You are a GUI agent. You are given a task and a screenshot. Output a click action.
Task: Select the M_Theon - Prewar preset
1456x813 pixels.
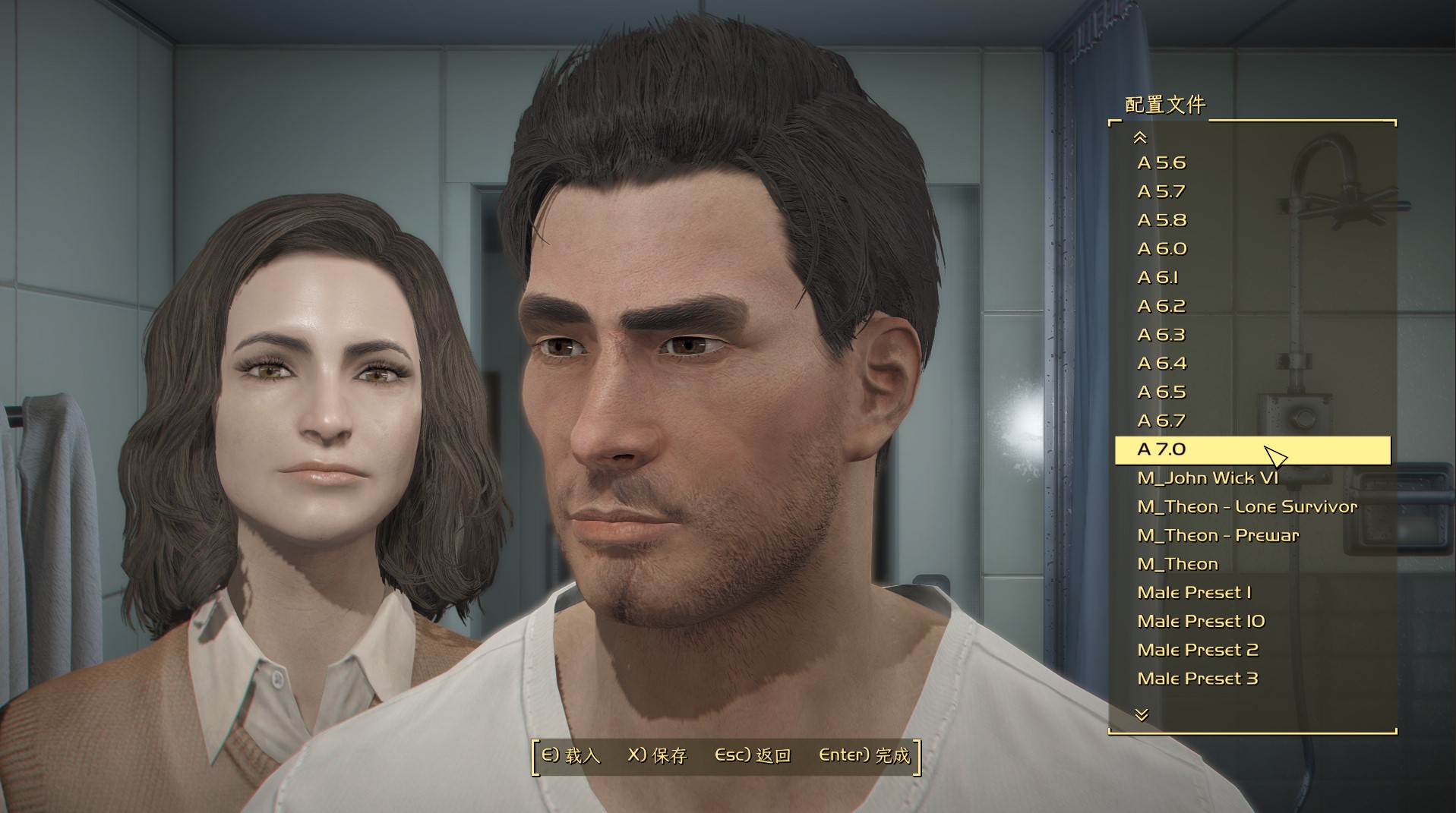(1218, 535)
